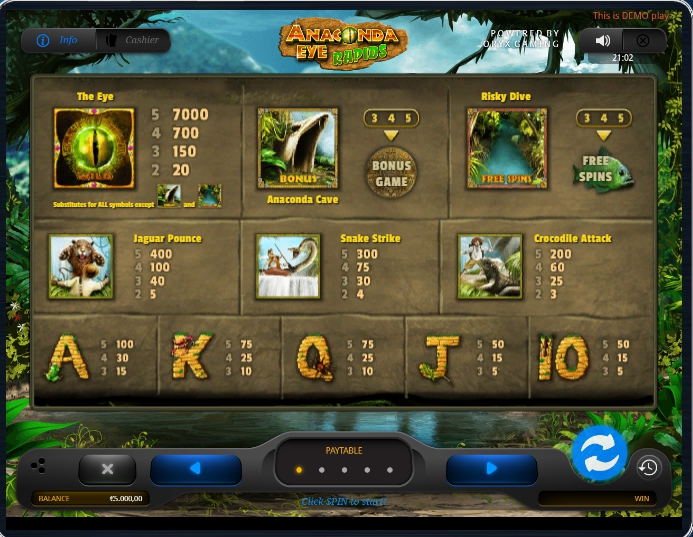Open the three-dot options menu

tap(38, 466)
